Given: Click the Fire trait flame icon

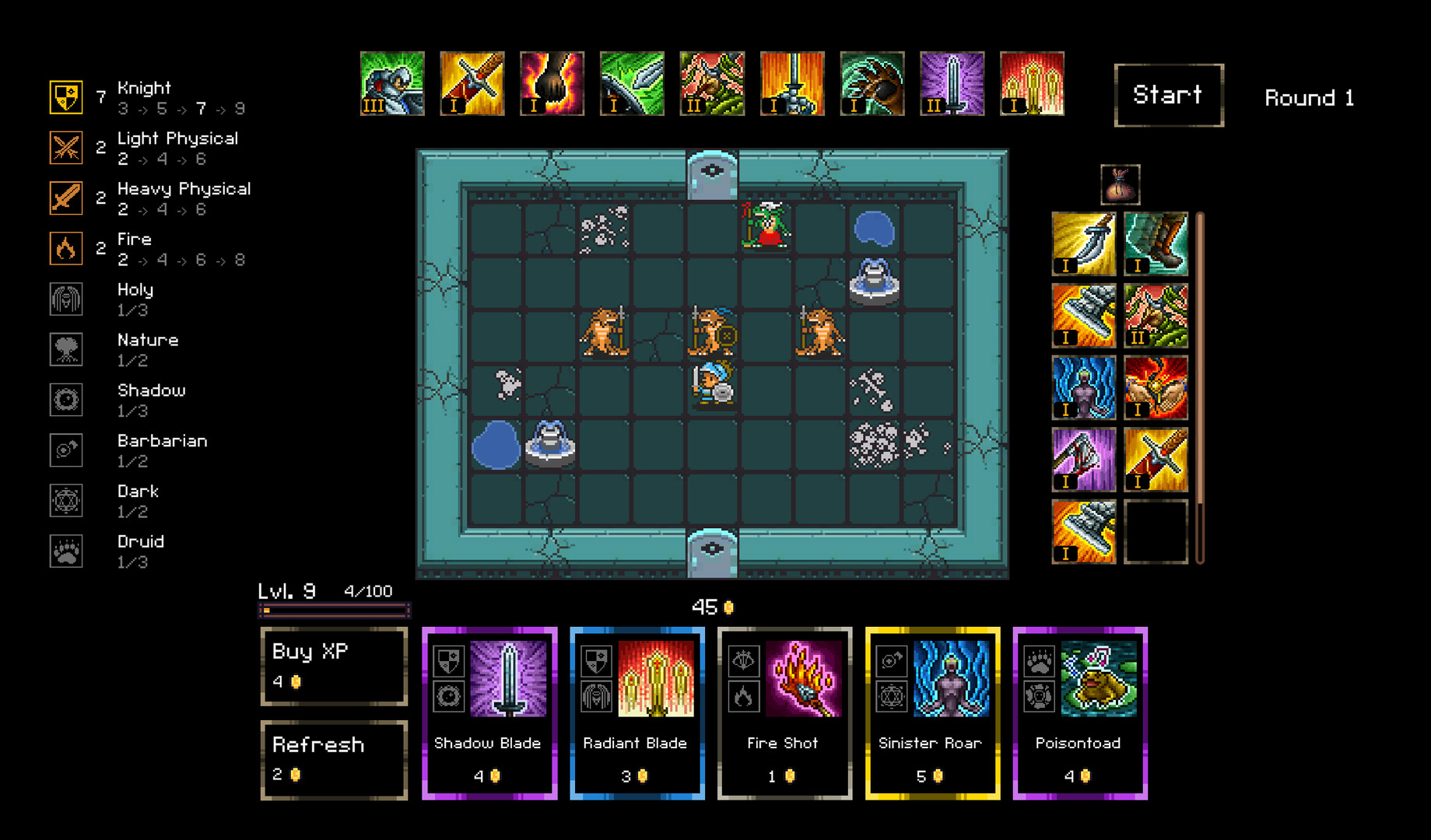Looking at the screenshot, I should [66, 248].
